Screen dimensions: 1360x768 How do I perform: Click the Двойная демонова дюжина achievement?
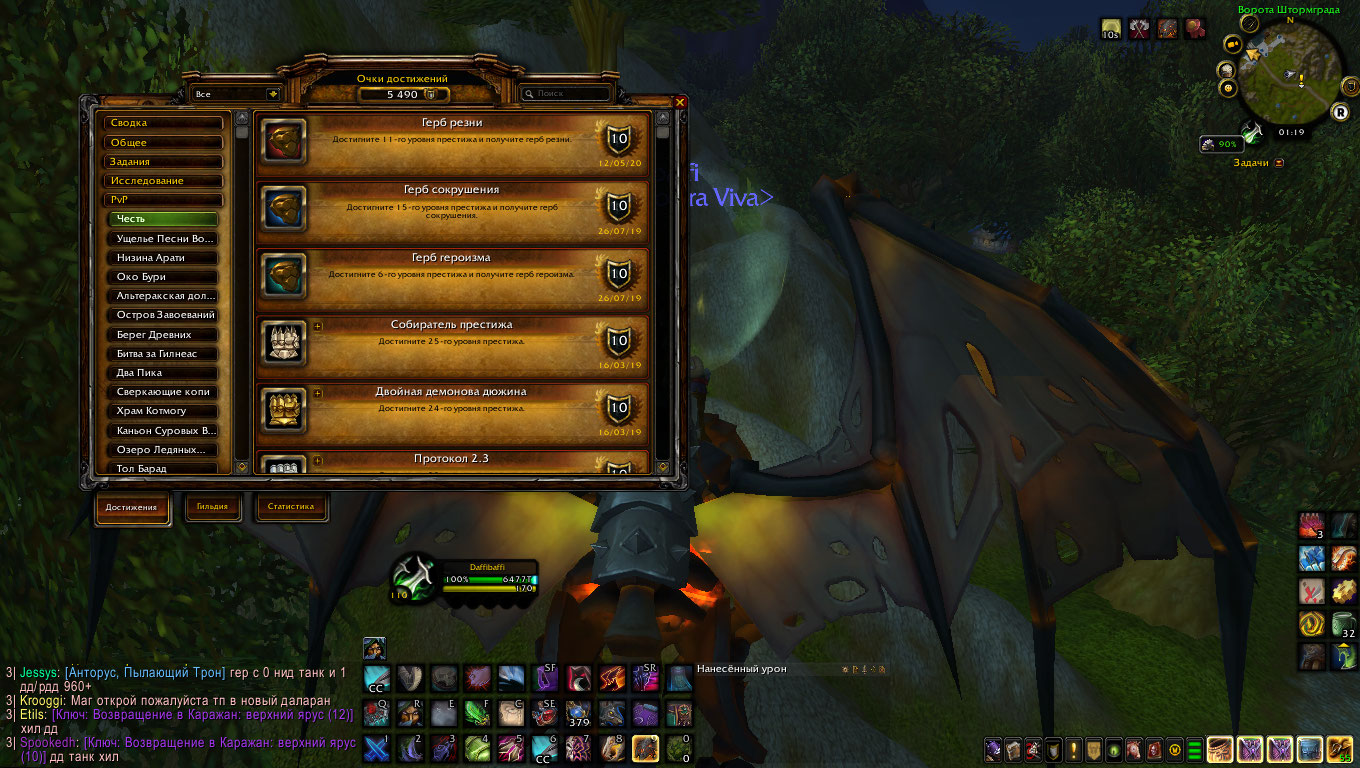(x=452, y=410)
